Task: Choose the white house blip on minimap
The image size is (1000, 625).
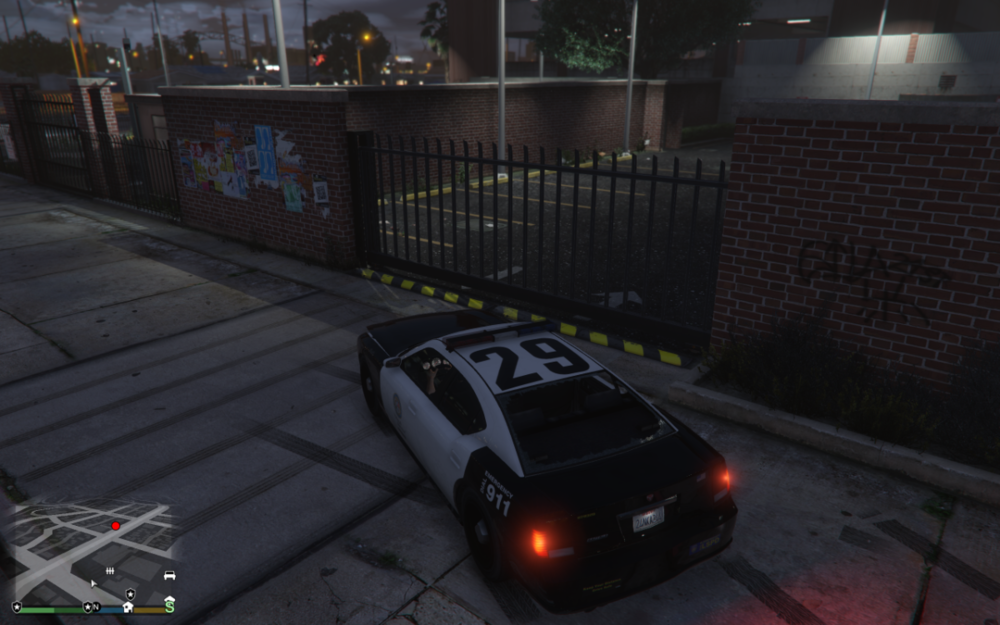Action: 128,606
